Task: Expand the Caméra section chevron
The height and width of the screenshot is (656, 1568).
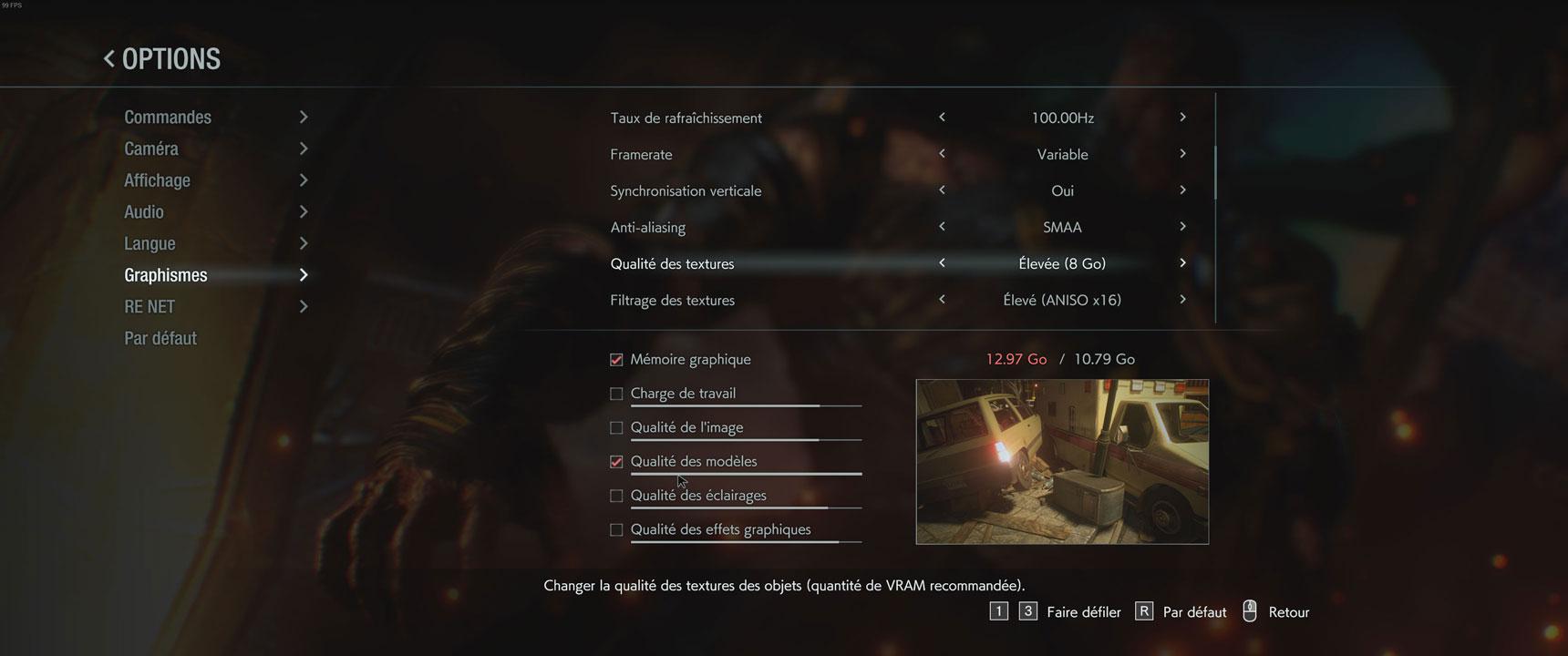Action: (x=304, y=148)
